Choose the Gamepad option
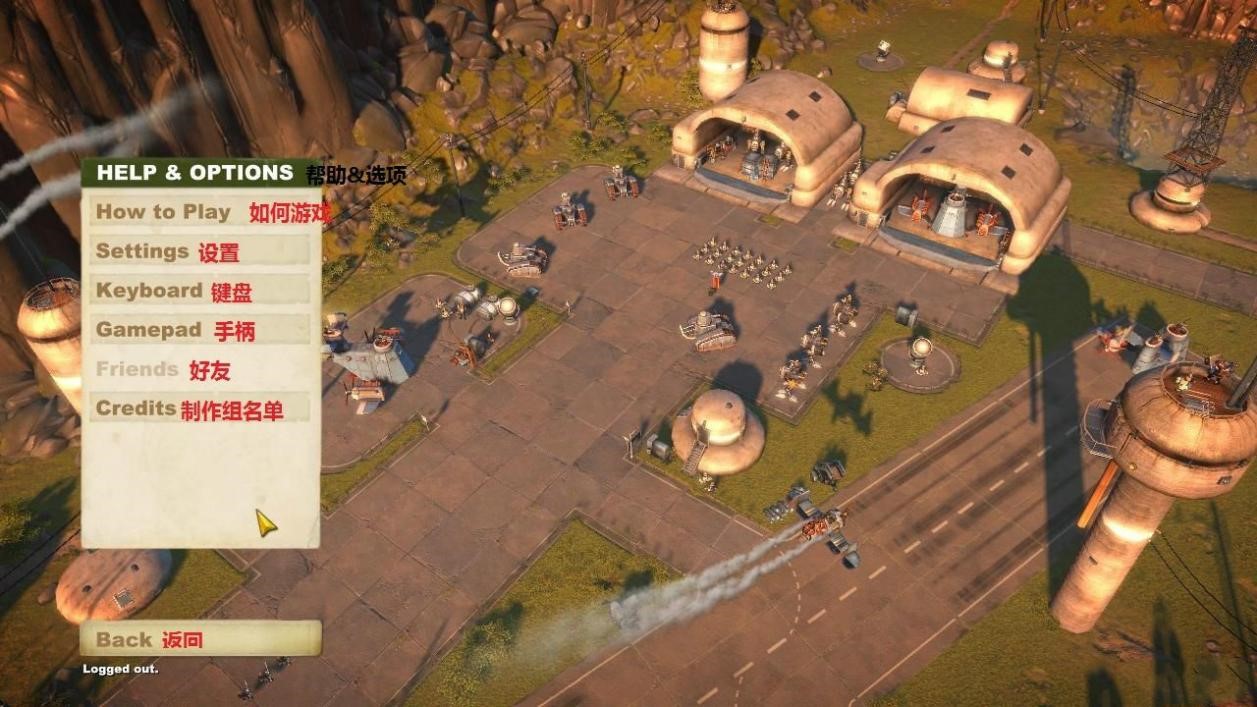The width and height of the screenshot is (1257, 707). click(x=200, y=330)
